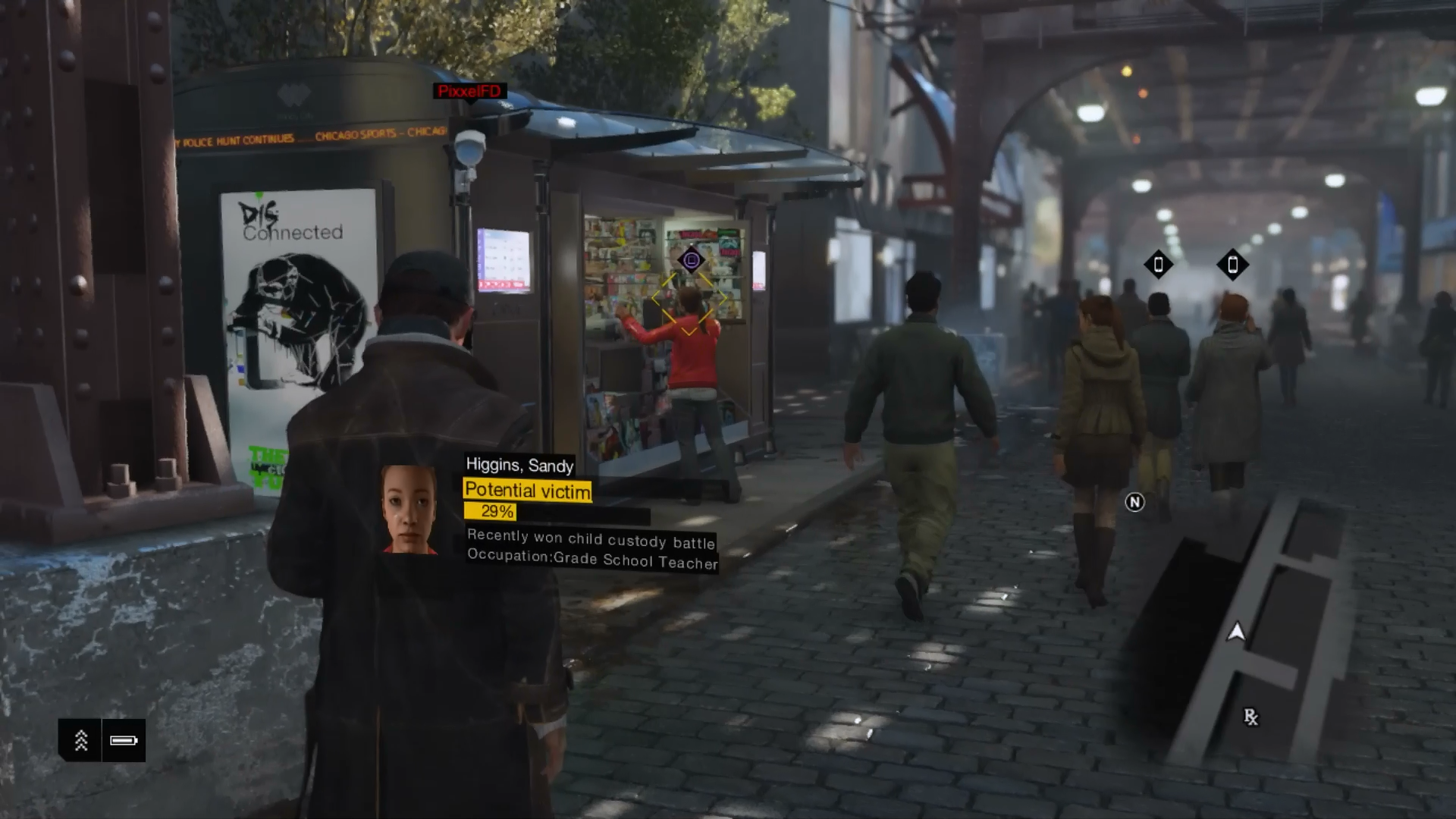View Sandy Higgins' profiler portrait
This screenshot has width=1456, height=819.
[x=409, y=509]
